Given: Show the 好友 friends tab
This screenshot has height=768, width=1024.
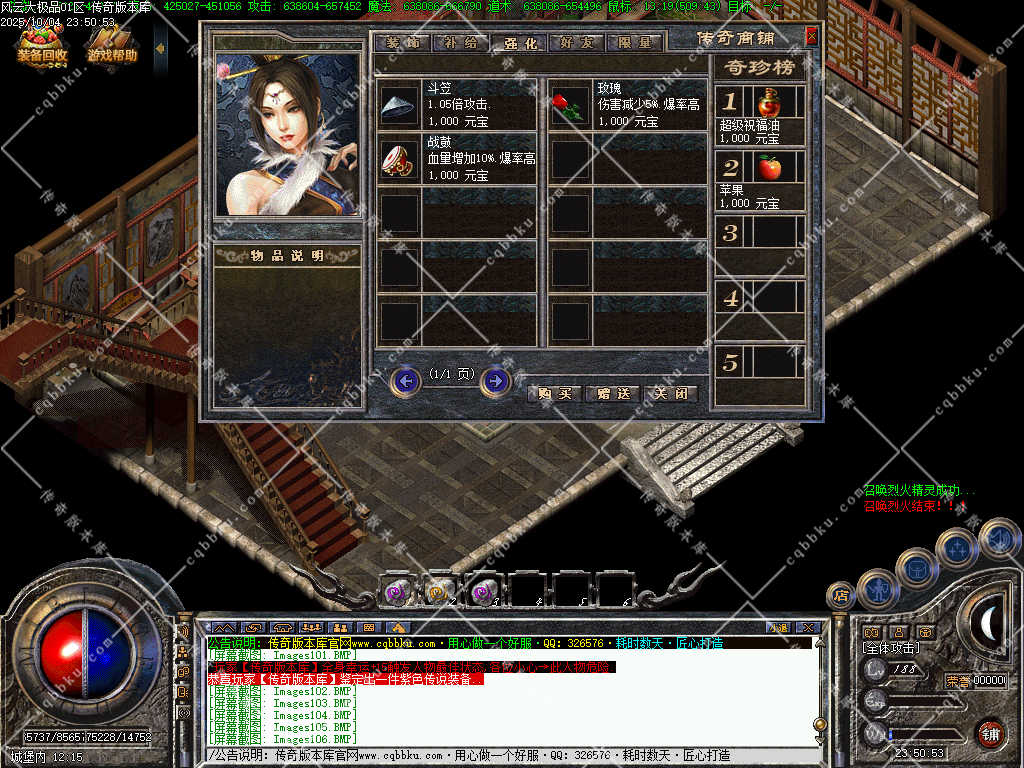Looking at the screenshot, I should pyautogui.click(x=577, y=43).
